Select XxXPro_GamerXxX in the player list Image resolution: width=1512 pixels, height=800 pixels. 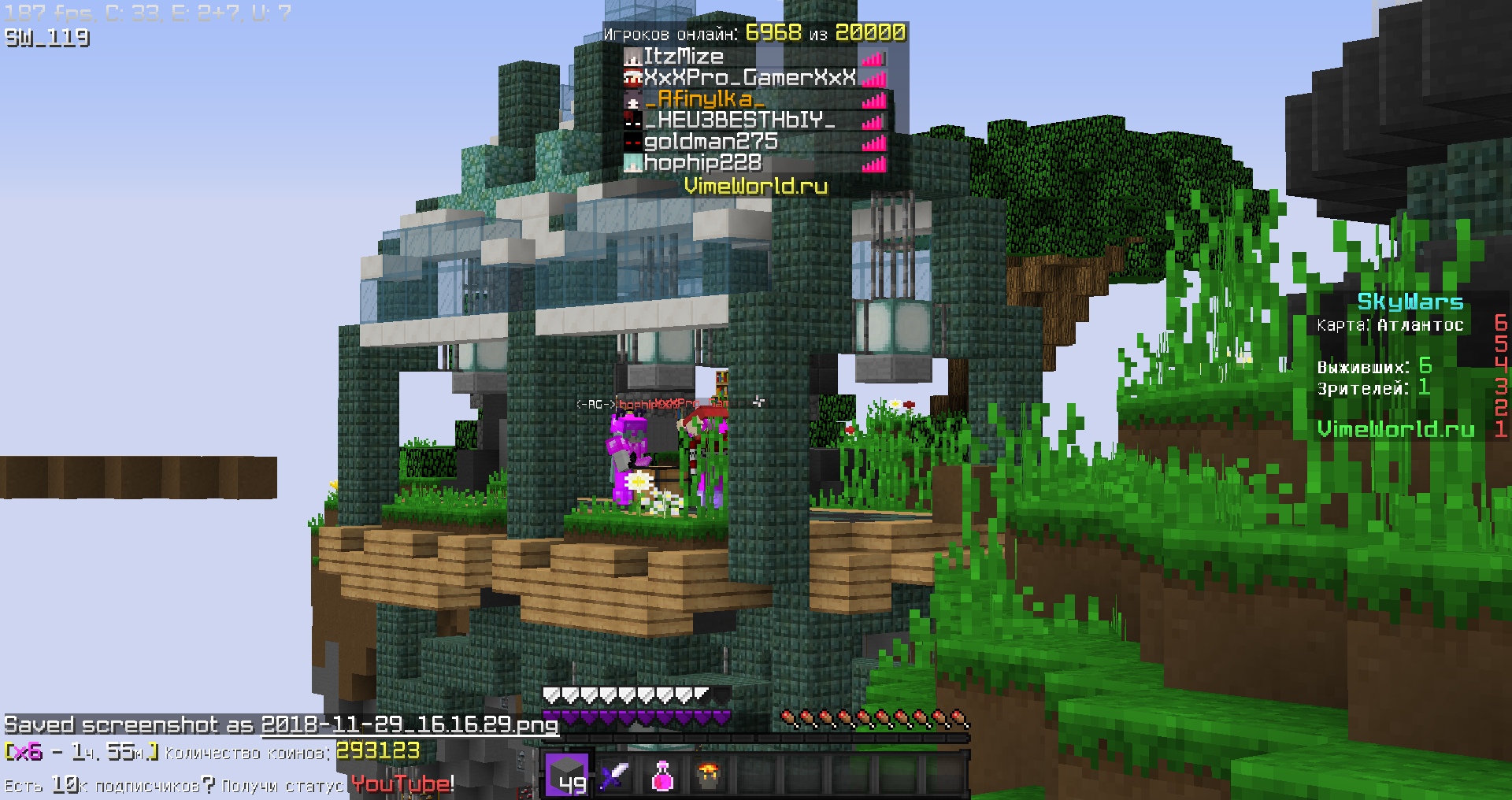[749, 78]
